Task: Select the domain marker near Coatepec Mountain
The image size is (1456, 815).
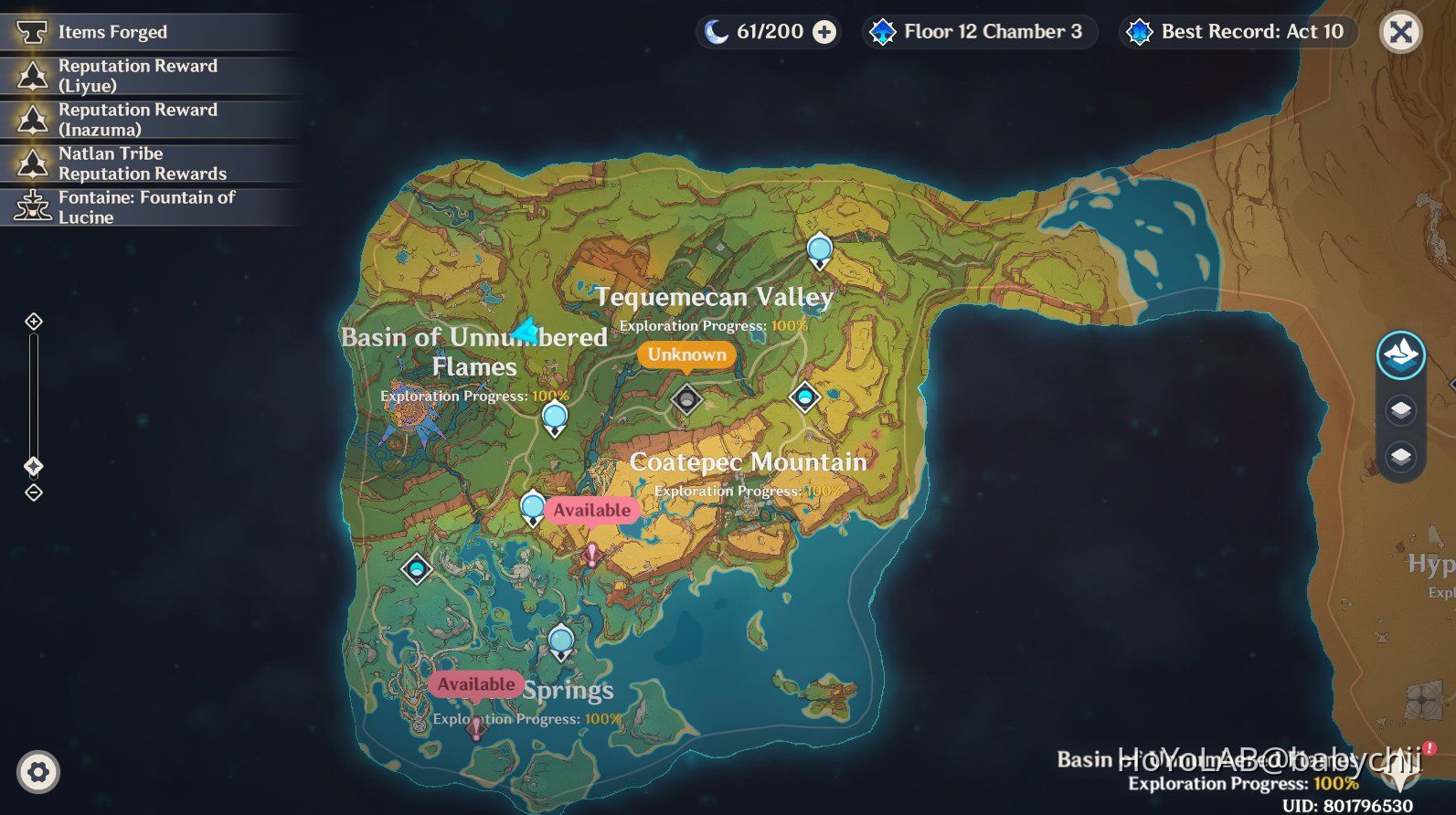Action: 803,398
